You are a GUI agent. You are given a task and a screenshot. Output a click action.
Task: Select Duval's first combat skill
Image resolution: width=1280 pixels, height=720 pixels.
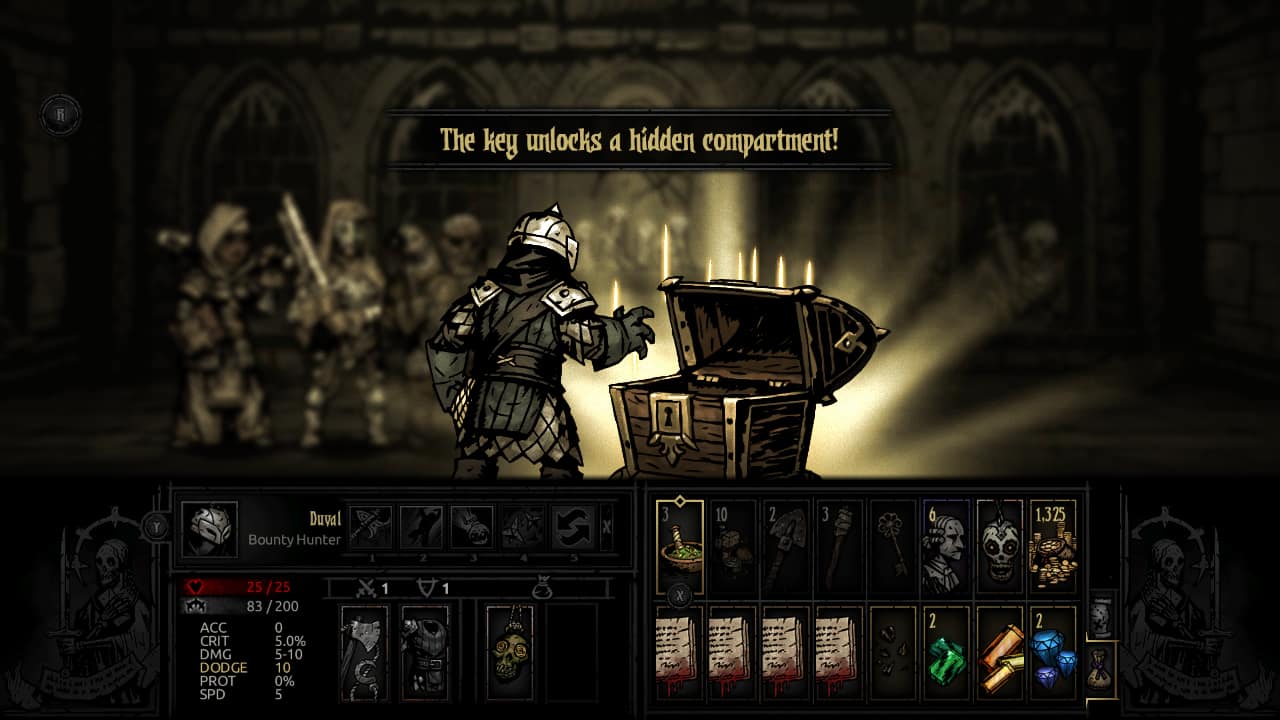(371, 527)
